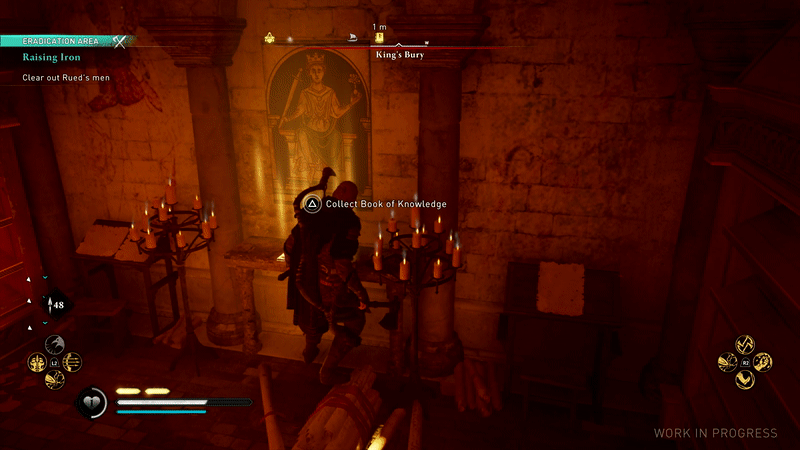
Task: Use the ration heart icon
Action: (x=90, y=402)
